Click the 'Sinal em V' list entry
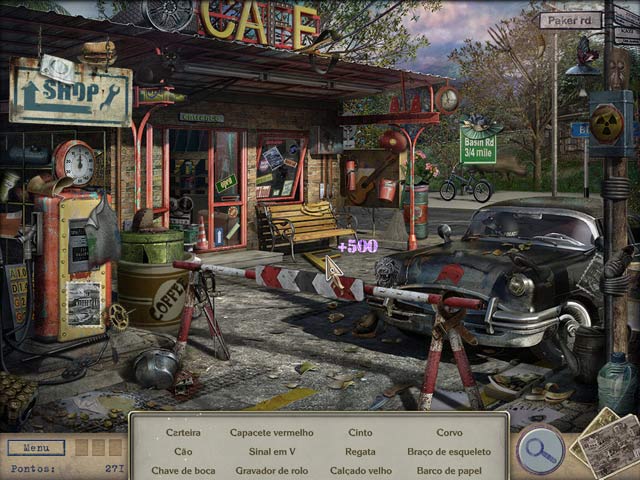 pos(271,452)
